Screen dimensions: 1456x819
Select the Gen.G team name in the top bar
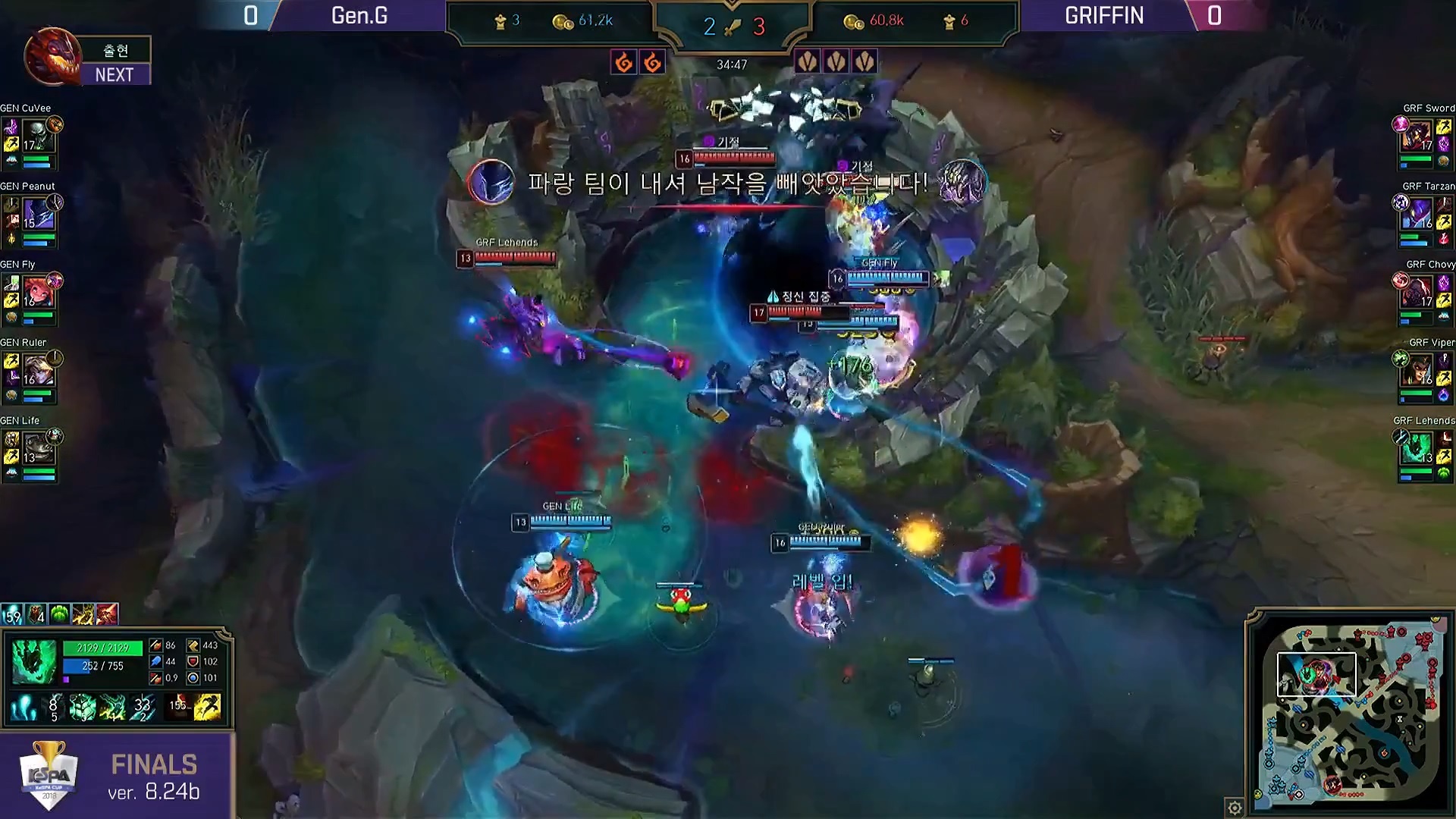(358, 16)
